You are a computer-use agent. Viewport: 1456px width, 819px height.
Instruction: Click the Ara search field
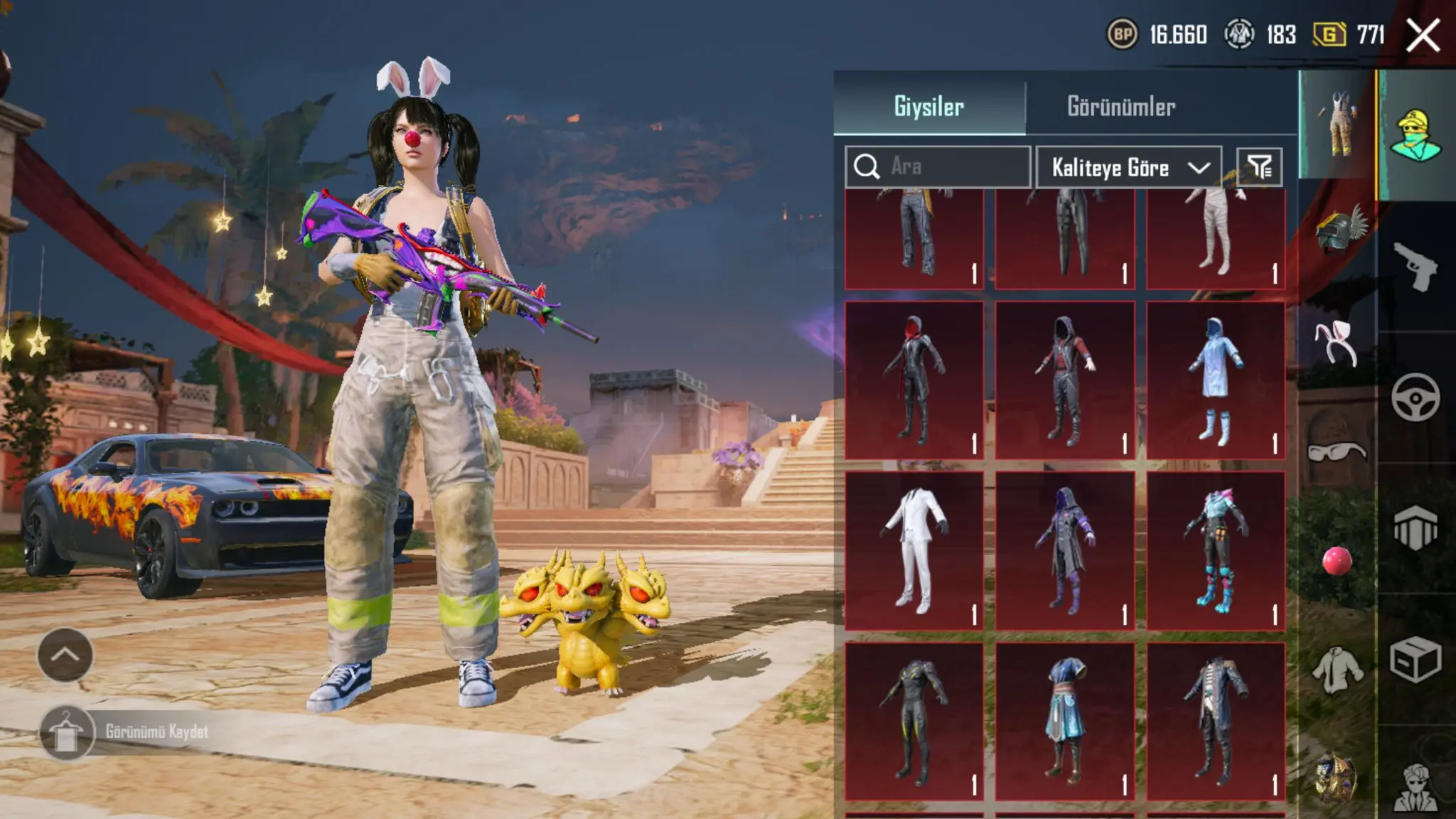(938, 167)
